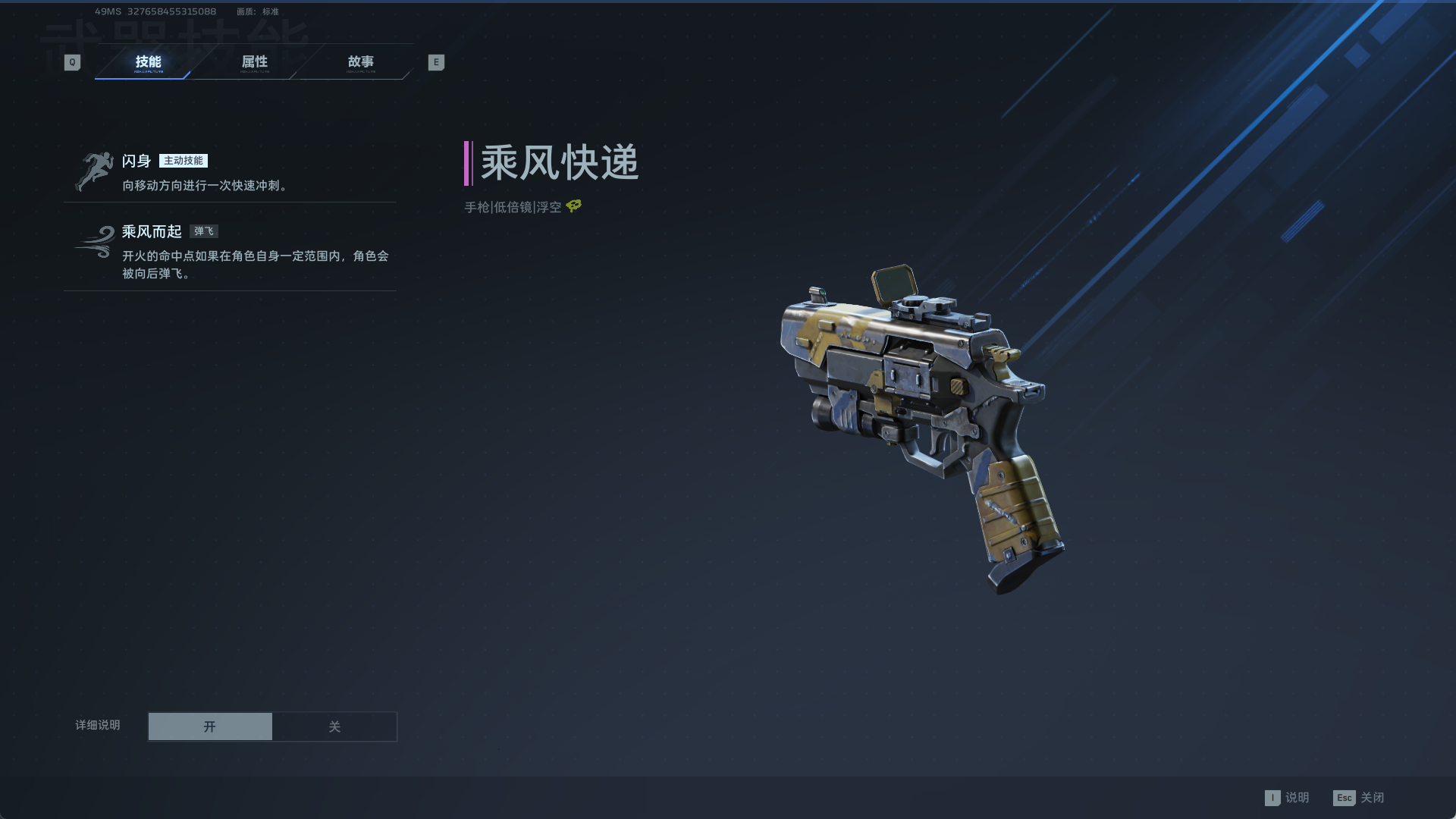Turn detailed description 关 off
1456x819 pixels.
point(334,726)
